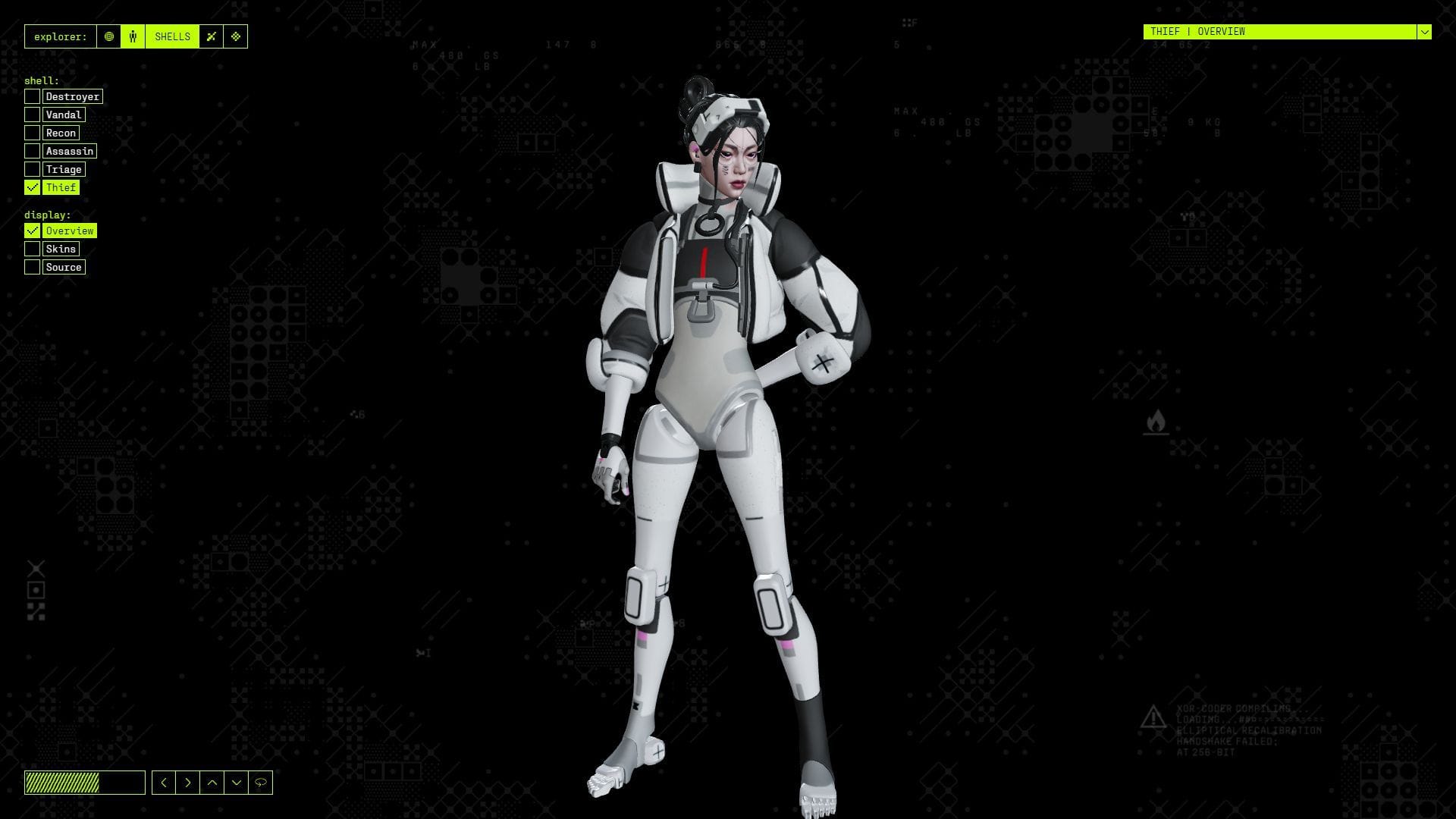Viewport: 1456px width, 819px height.
Task: Click the down chevron in bottom controls
Action: click(x=236, y=783)
